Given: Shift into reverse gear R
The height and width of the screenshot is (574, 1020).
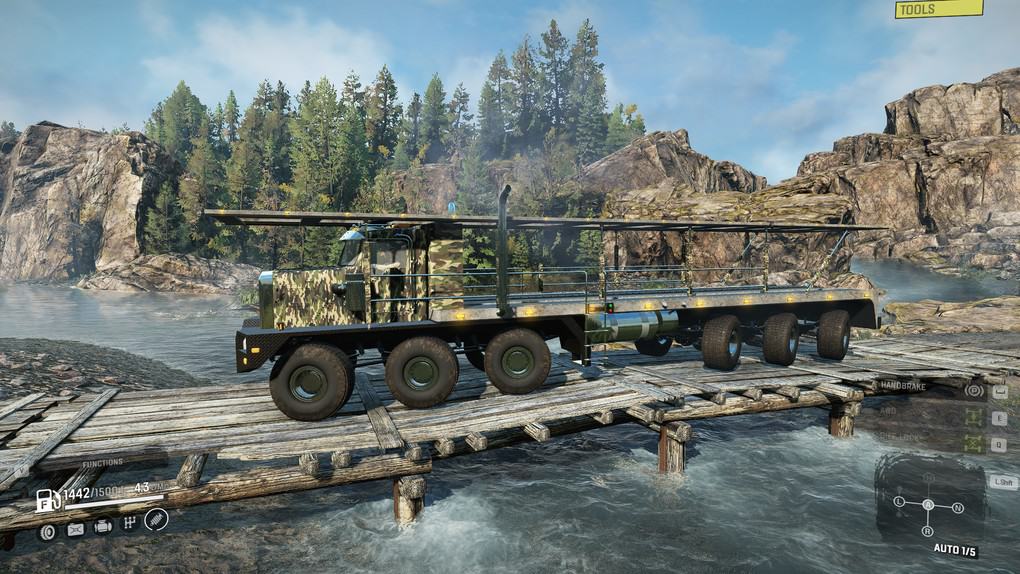Looking at the screenshot, I should click(x=928, y=531).
